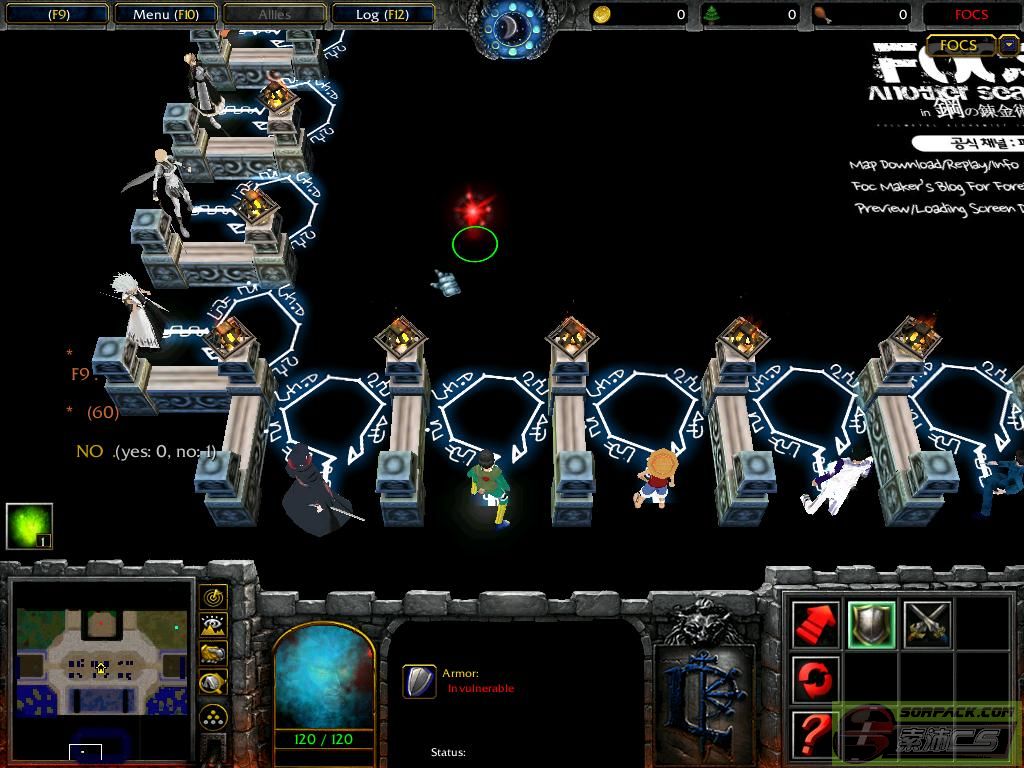Collapse the FOCS board with the arrow button
Image resolution: width=1024 pixels, height=768 pixels.
pyautogui.click(x=1009, y=45)
